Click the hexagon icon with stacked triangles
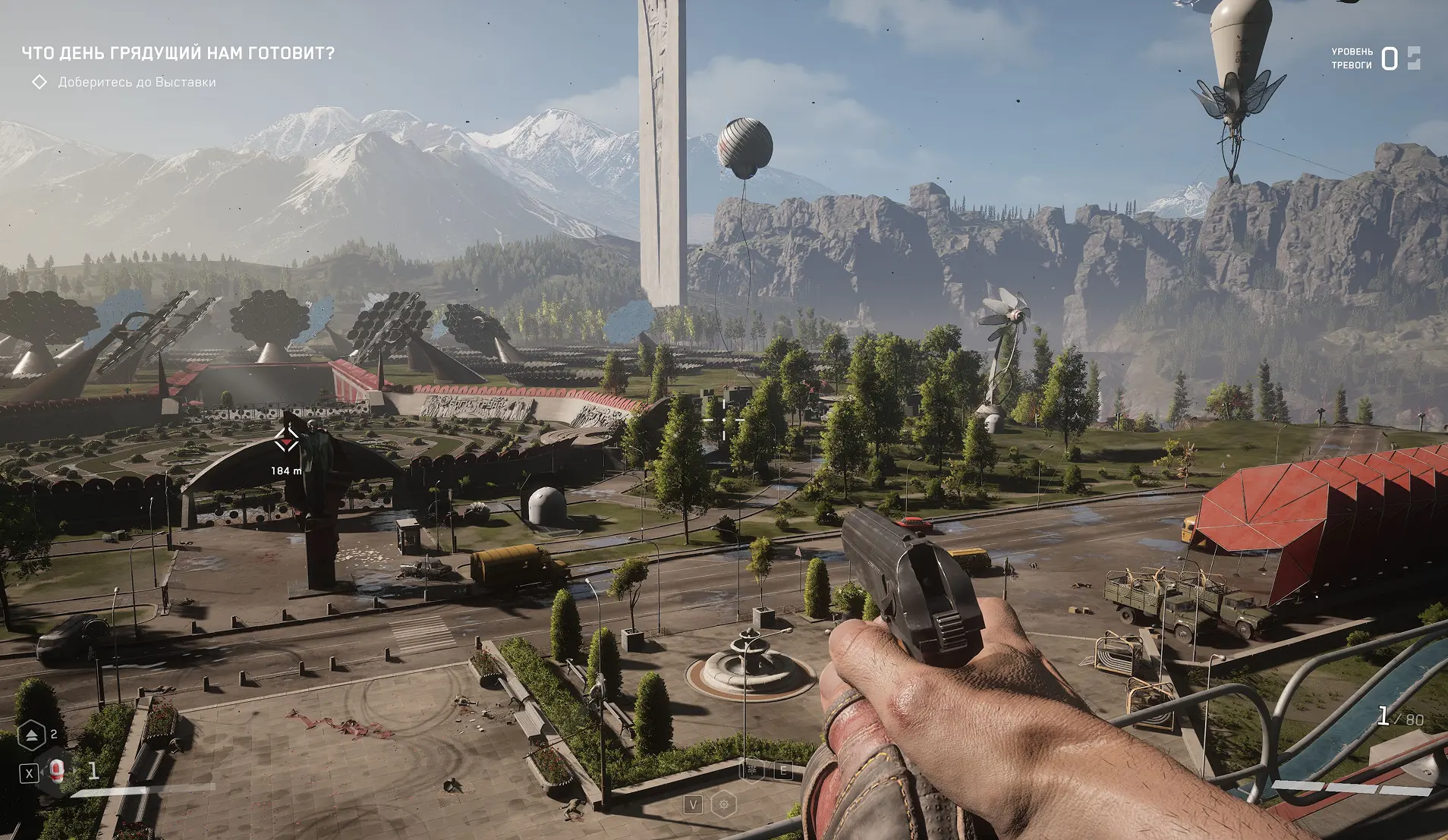The width and height of the screenshot is (1448, 840). [x=32, y=735]
